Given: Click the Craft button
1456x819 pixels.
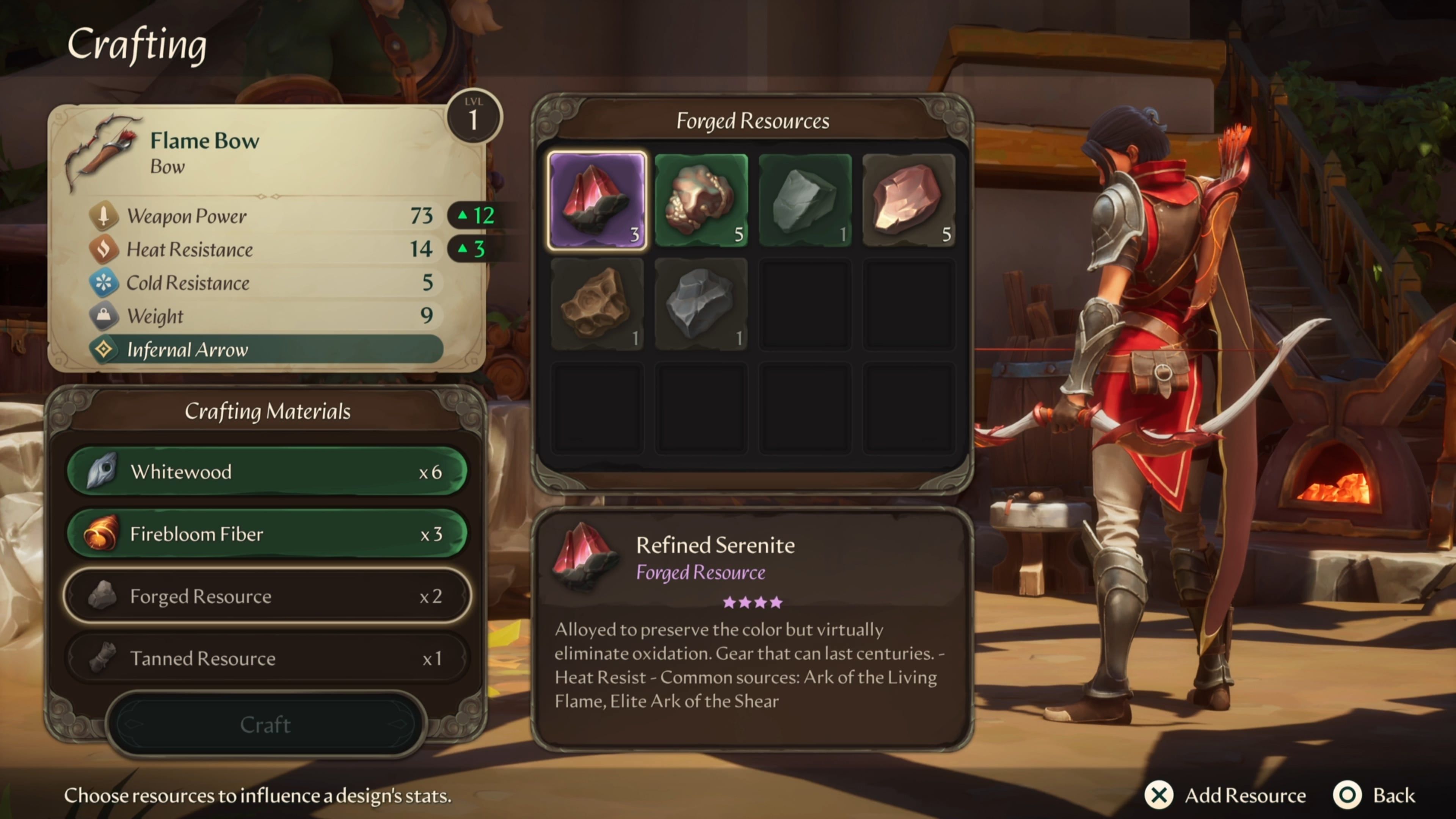Looking at the screenshot, I should pos(265,724).
